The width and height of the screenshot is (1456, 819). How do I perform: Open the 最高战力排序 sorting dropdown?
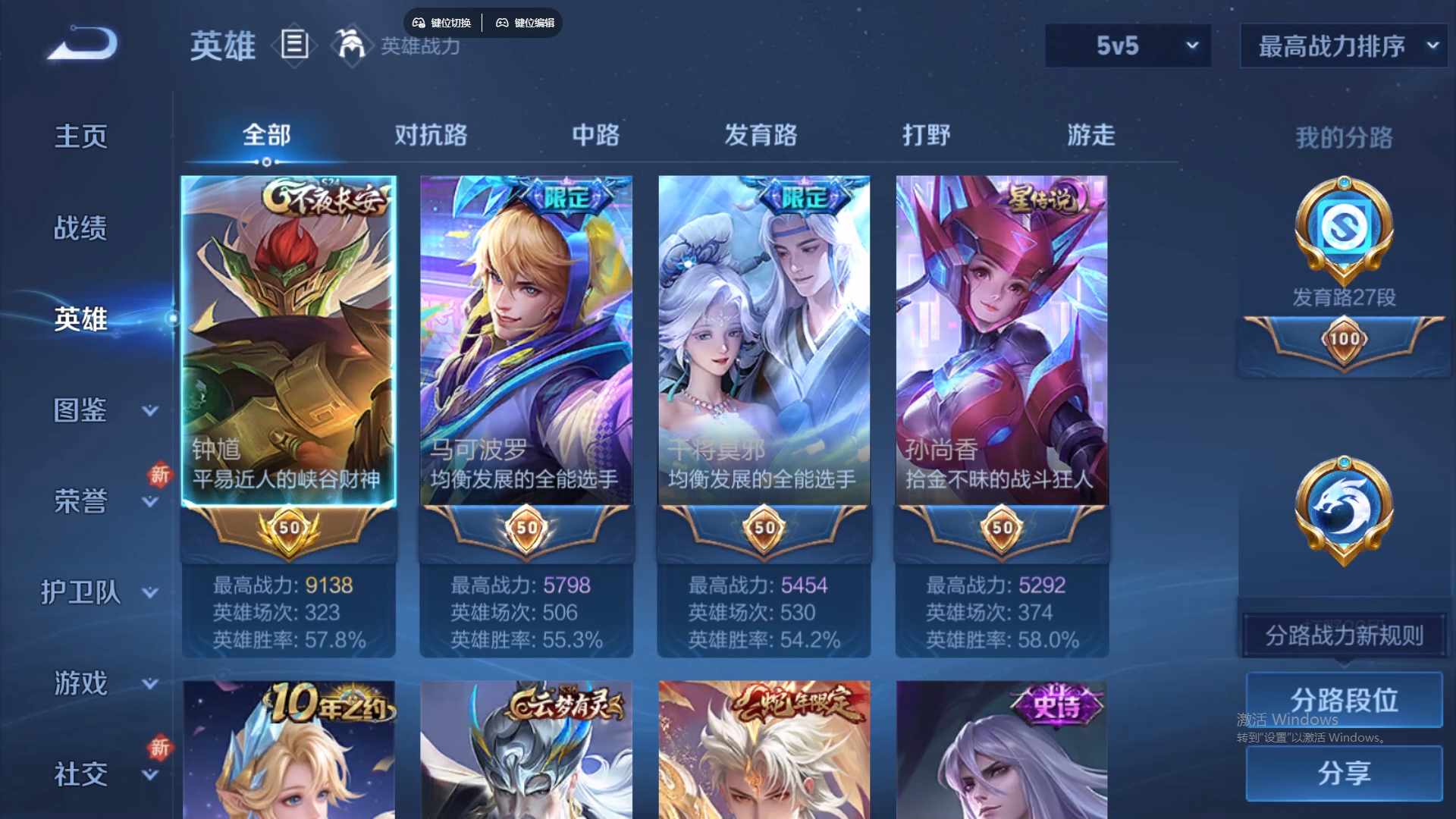[x=1342, y=45]
